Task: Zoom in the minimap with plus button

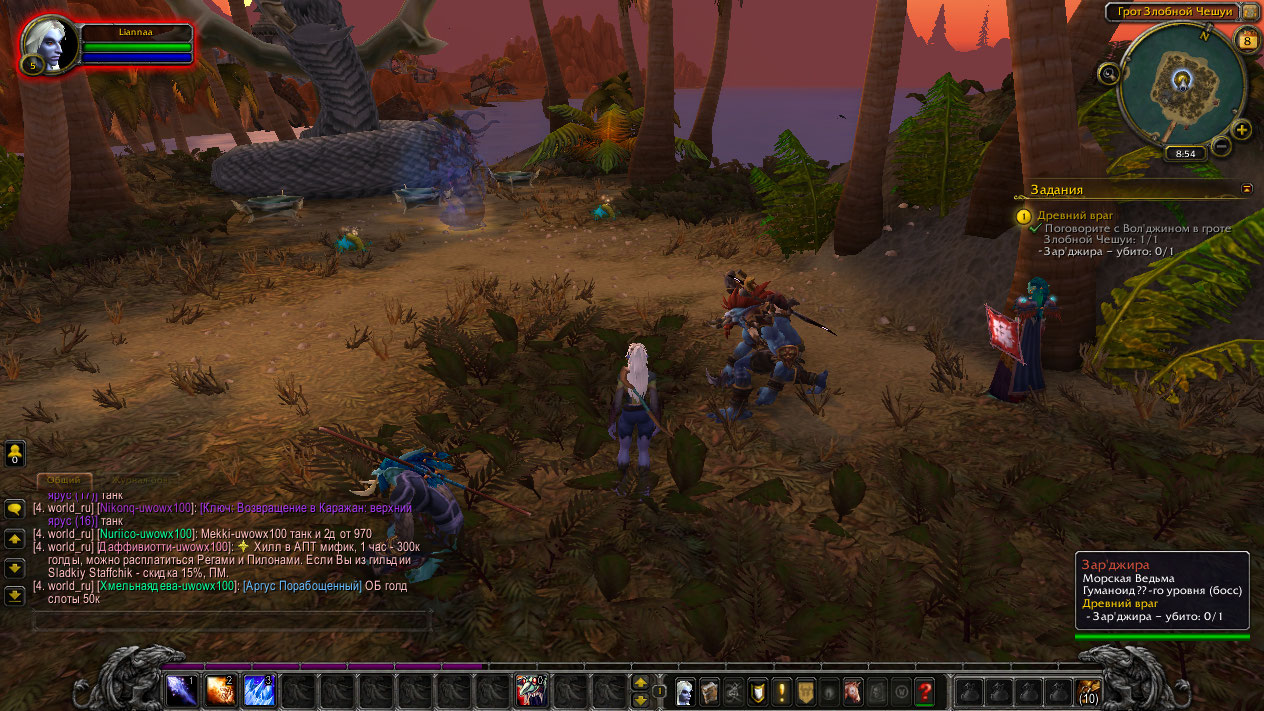Action: [1241, 130]
